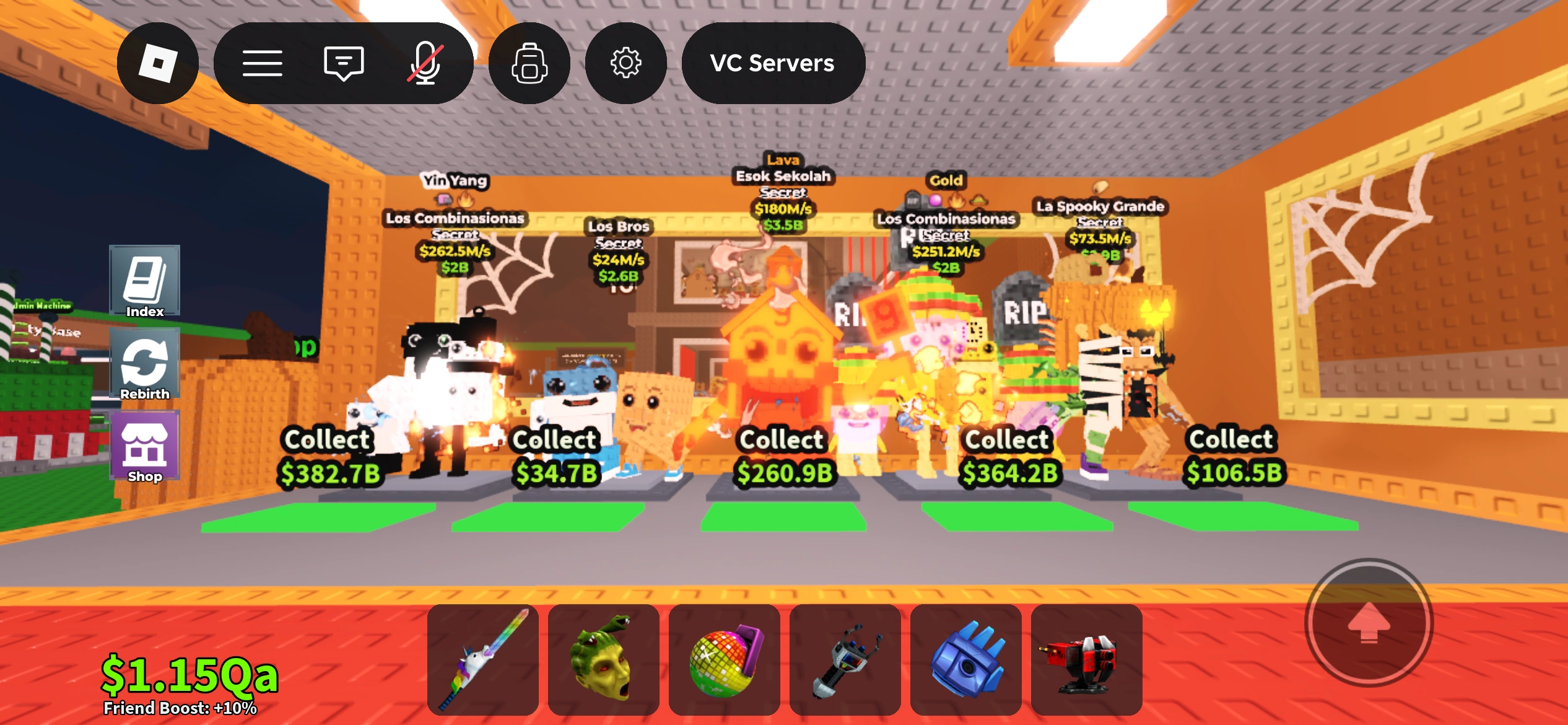Open the Roblox menu icon
The height and width of the screenshot is (725, 1568).
pos(158,63)
